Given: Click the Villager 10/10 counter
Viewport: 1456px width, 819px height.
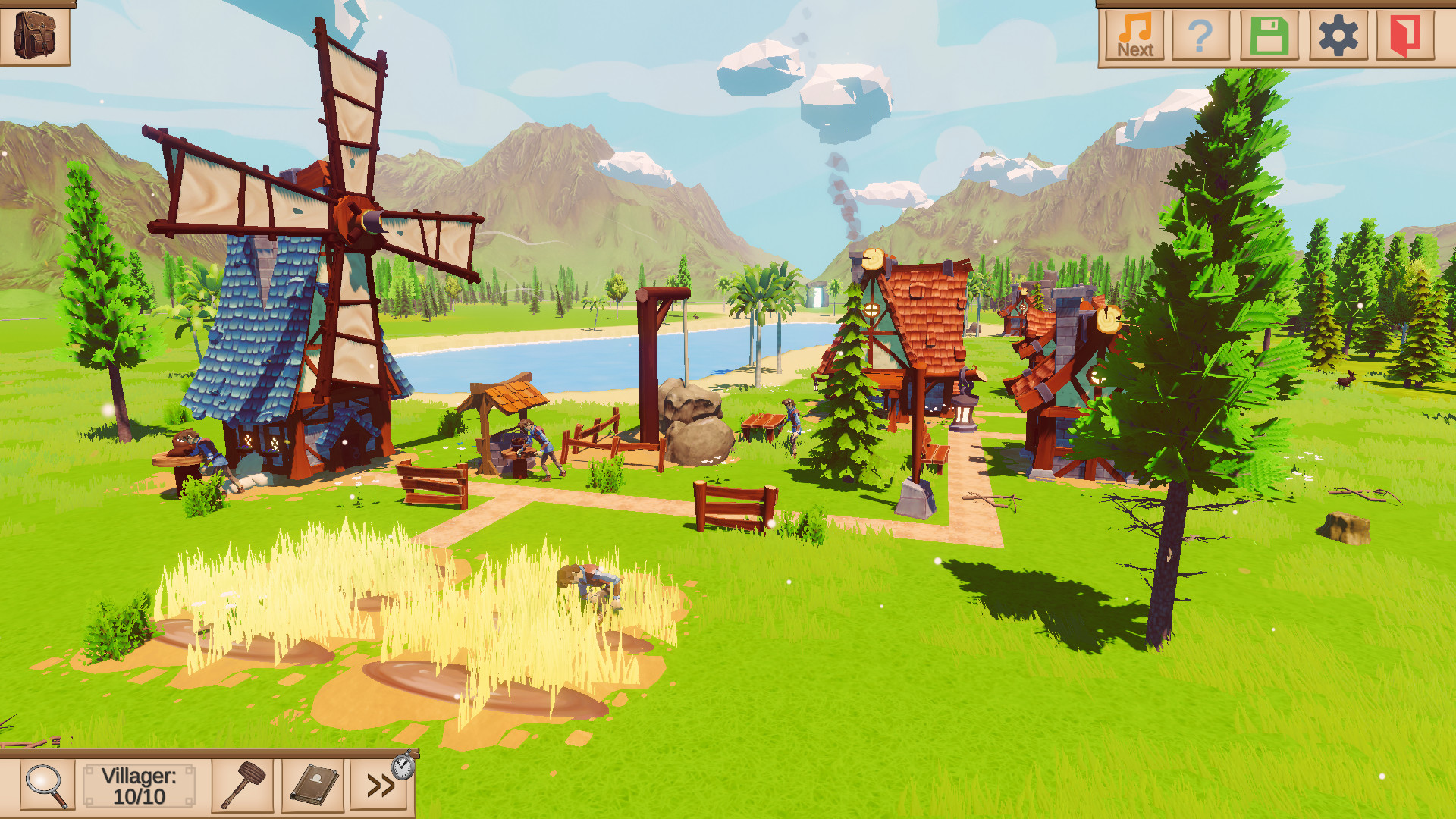Looking at the screenshot, I should 138,786.
